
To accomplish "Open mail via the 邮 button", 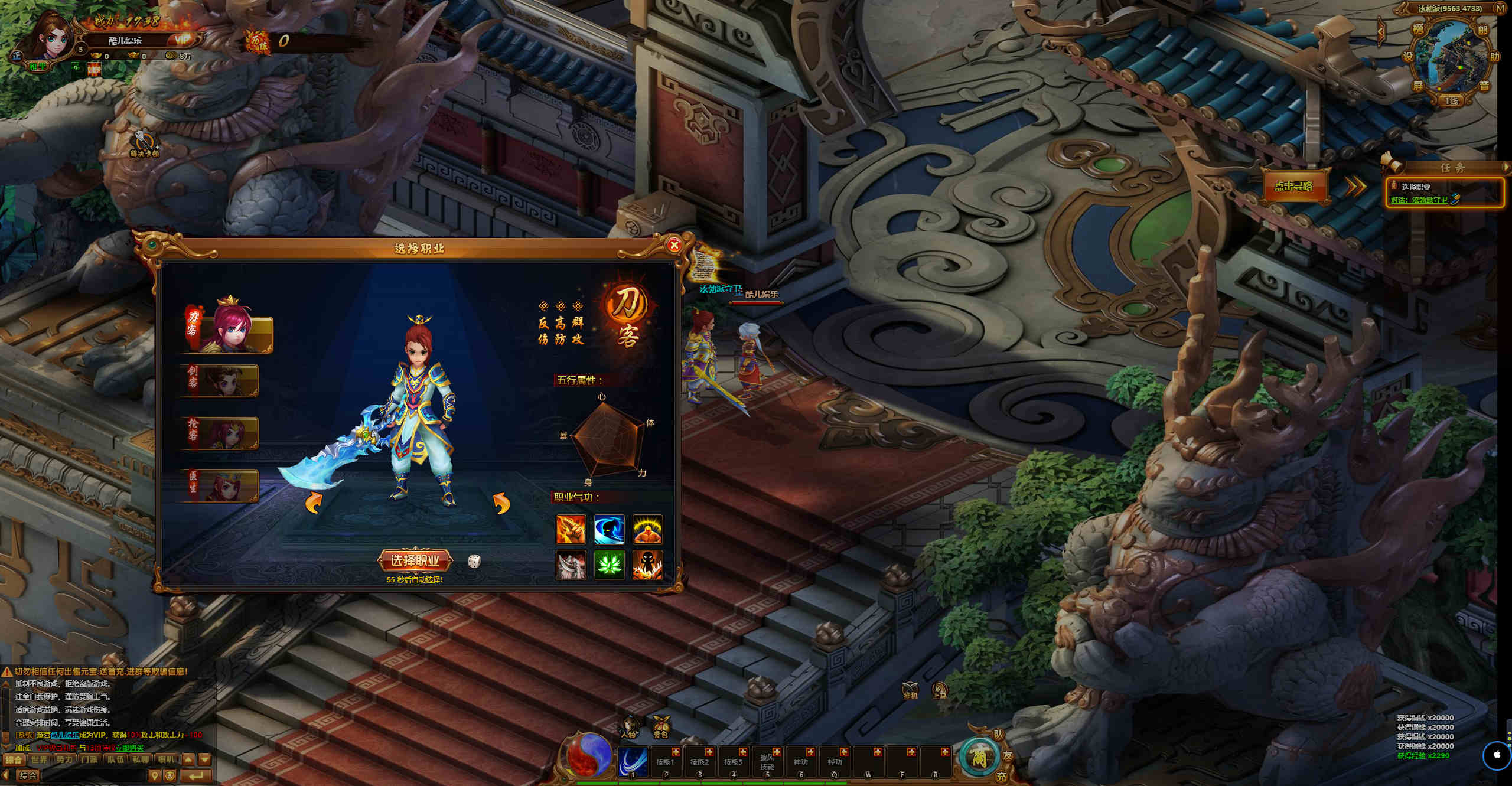I will (x=1483, y=30).
